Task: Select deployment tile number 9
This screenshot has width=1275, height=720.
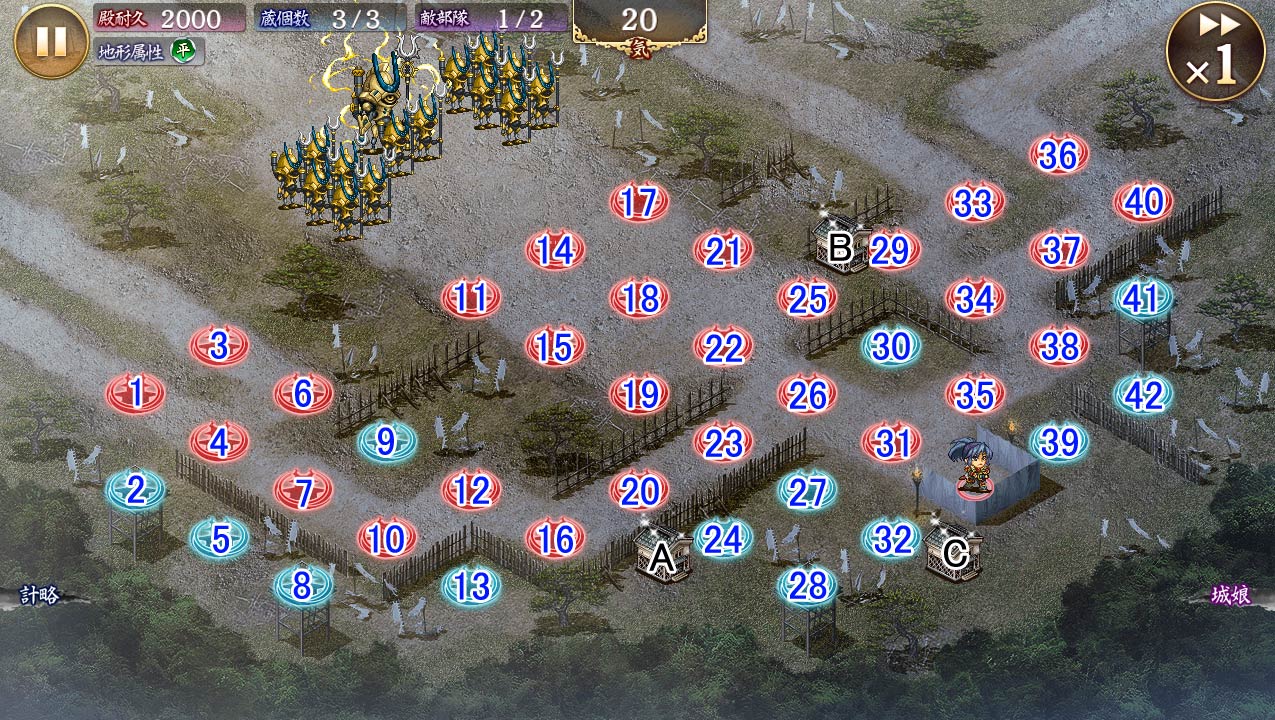Action: (387, 441)
